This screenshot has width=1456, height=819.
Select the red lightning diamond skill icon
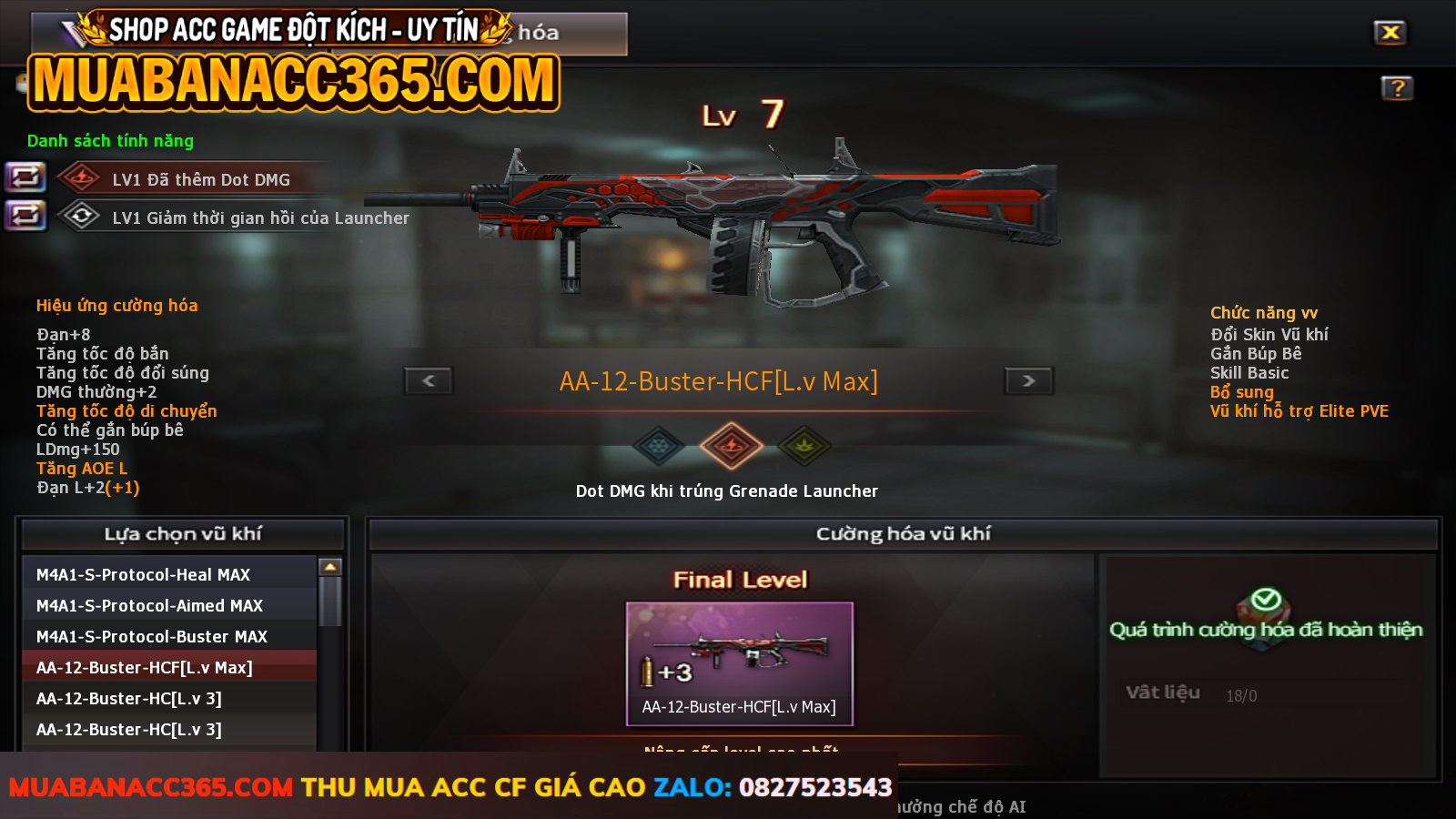(x=731, y=446)
